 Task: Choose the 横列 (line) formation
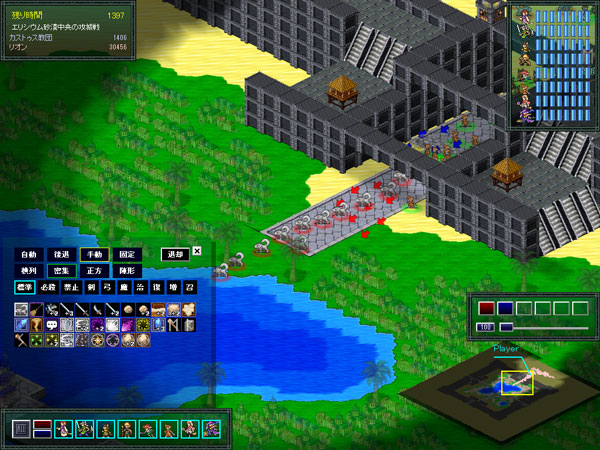(29, 270)
